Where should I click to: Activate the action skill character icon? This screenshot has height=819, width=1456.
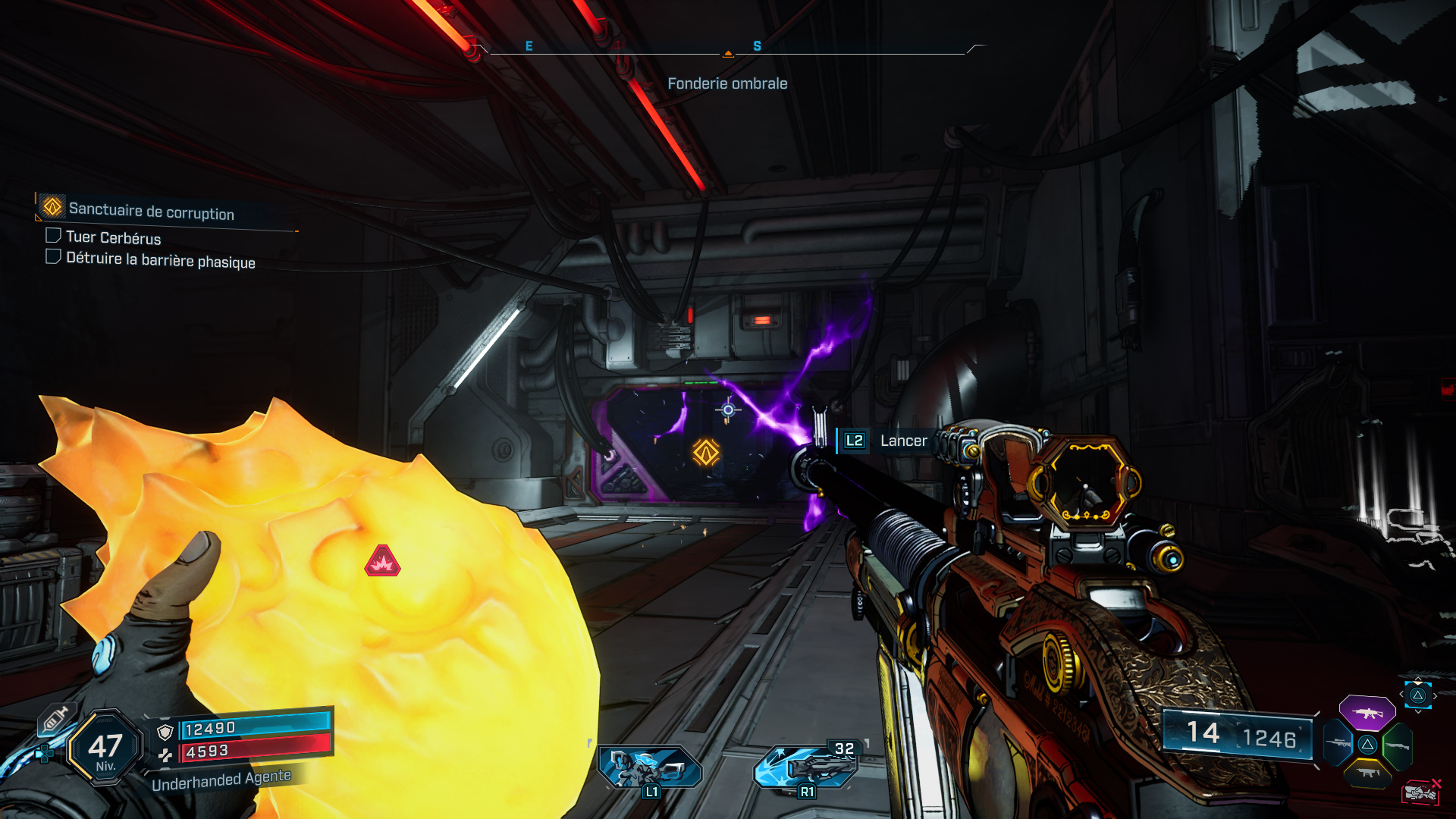(650, 767)
